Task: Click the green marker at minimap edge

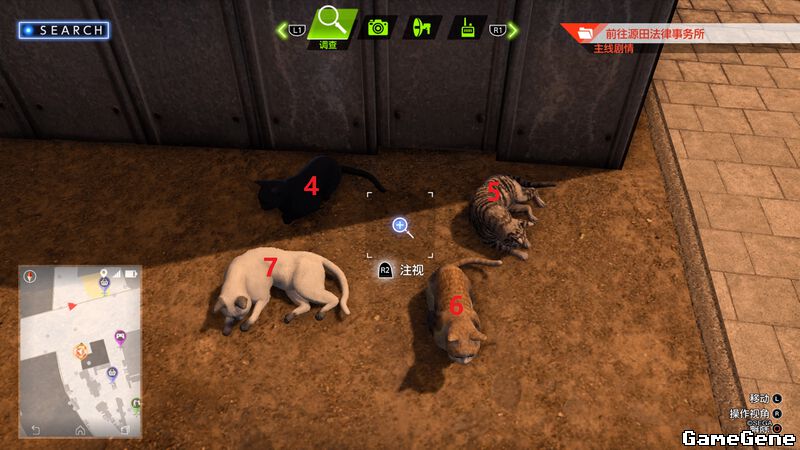Action: (136, 404)
